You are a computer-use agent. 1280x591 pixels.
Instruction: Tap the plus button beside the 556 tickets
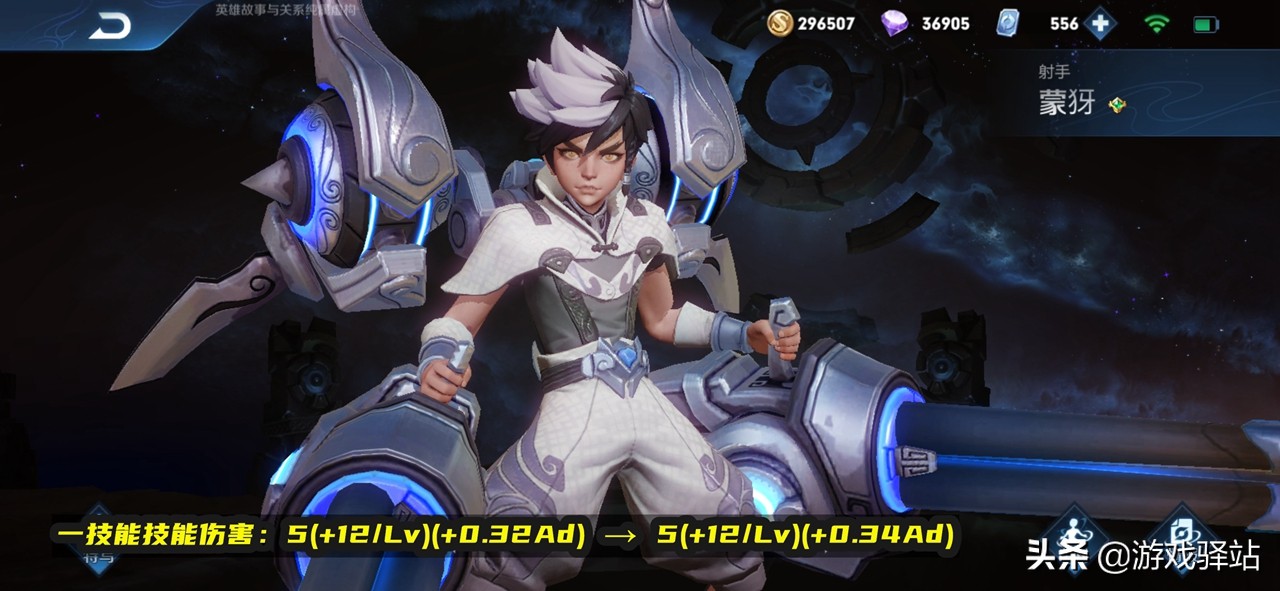[x=1100, y=23]
